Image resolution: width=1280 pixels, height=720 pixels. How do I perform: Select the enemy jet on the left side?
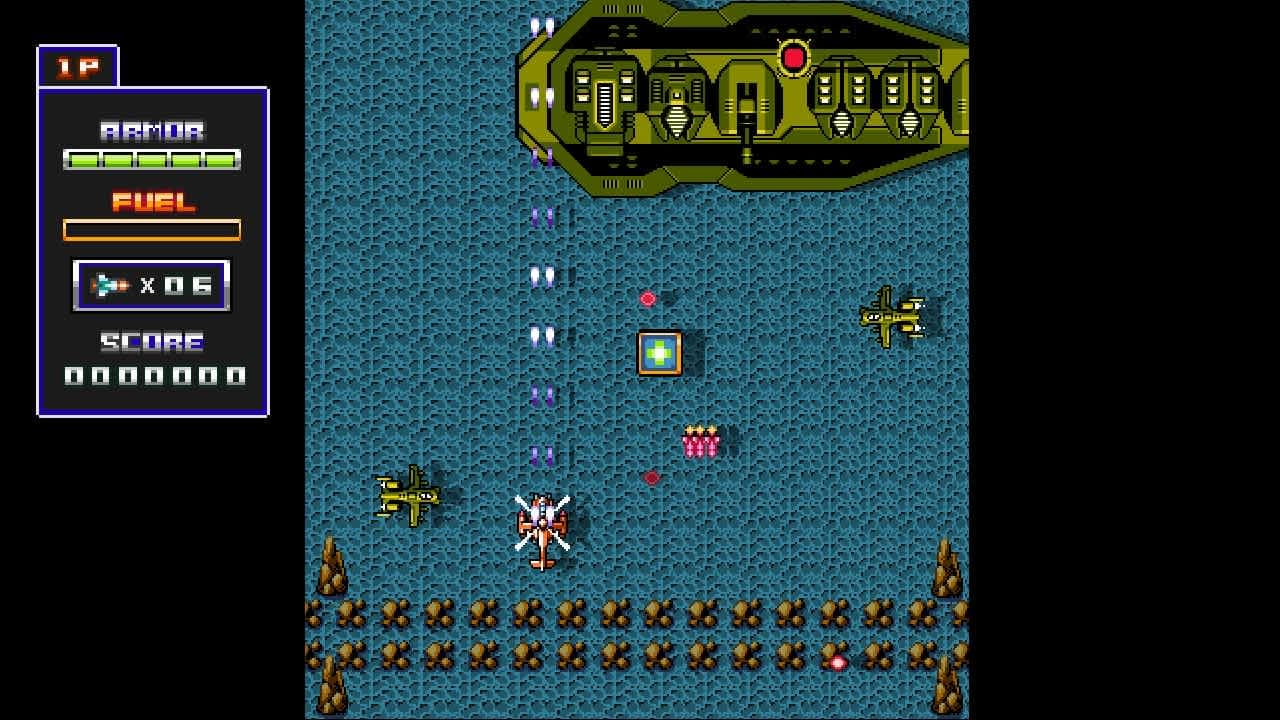tap(410, 497)
